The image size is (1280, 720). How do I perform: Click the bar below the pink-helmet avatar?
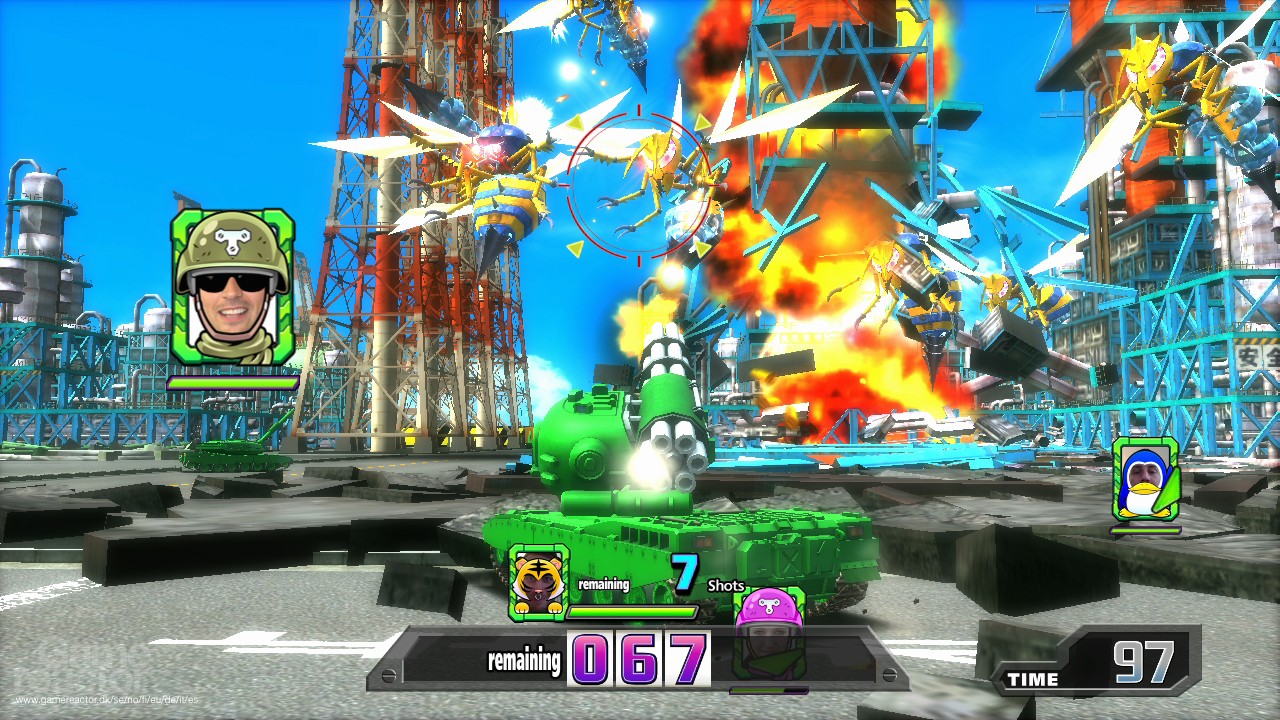tap(767, 689)
